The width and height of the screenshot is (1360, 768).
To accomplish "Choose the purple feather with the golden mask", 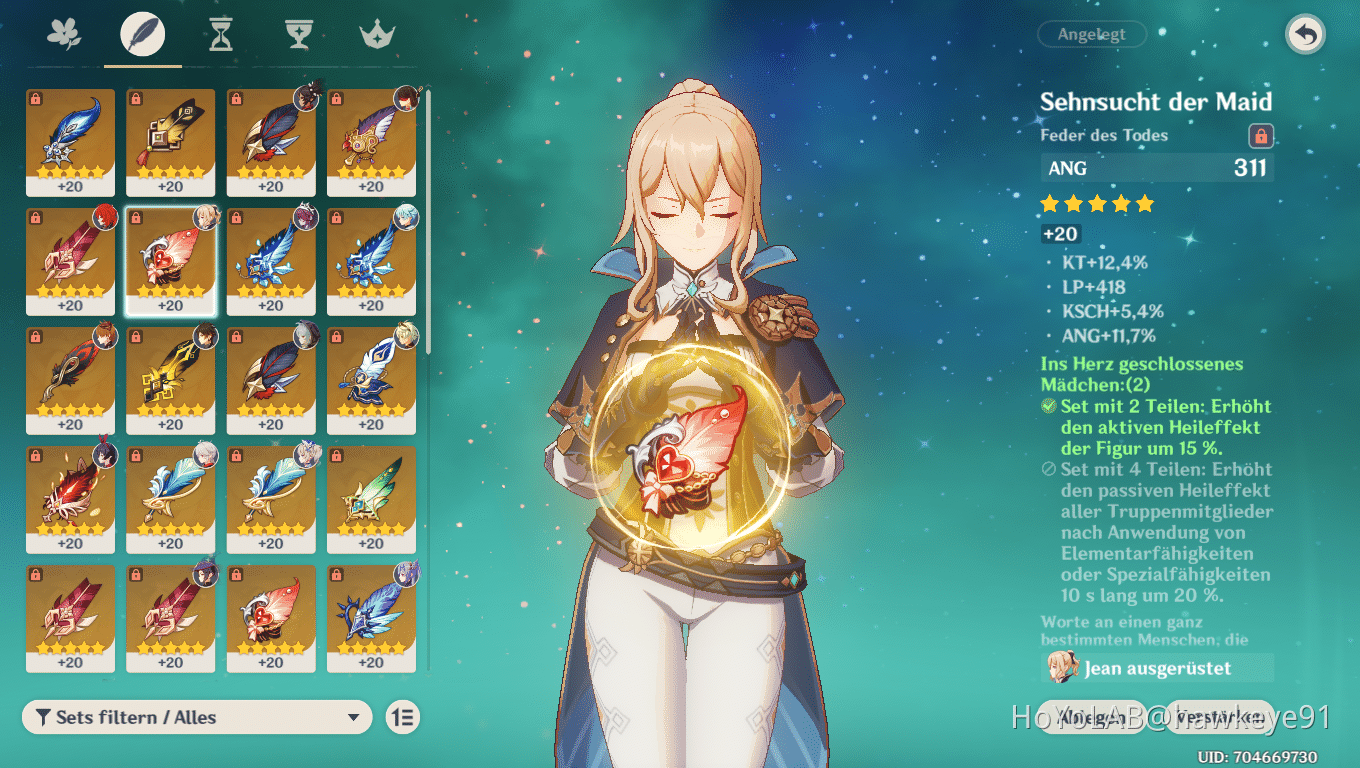I will pos(371,141).
